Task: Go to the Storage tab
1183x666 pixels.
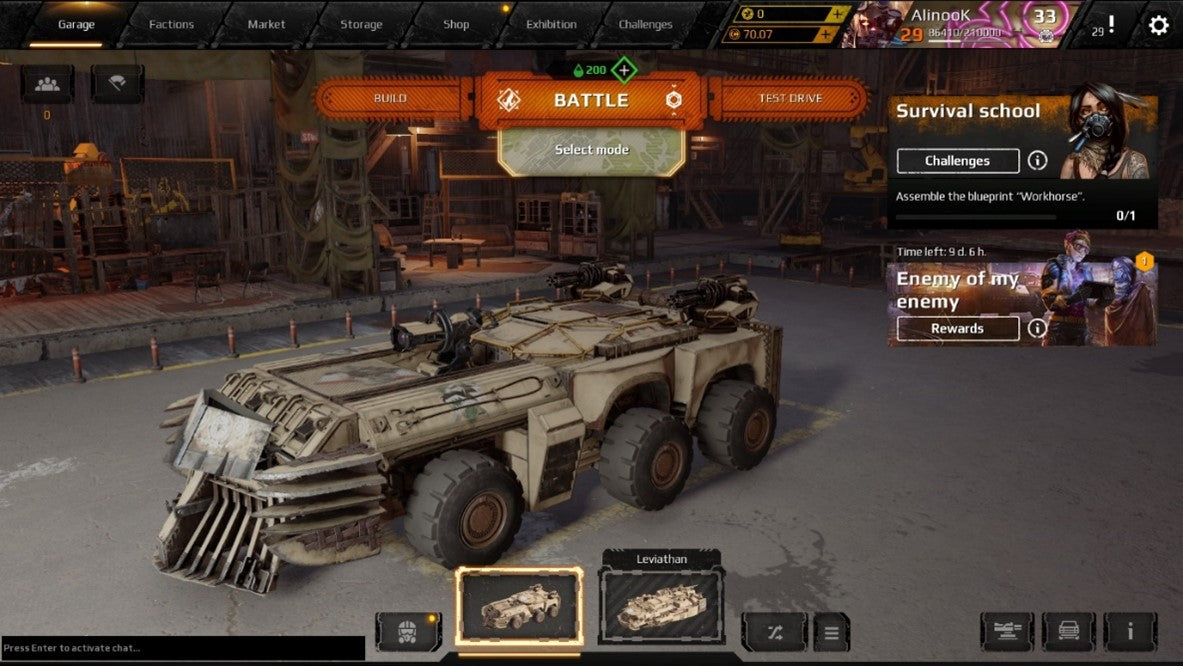Action: tap(361, 24)
